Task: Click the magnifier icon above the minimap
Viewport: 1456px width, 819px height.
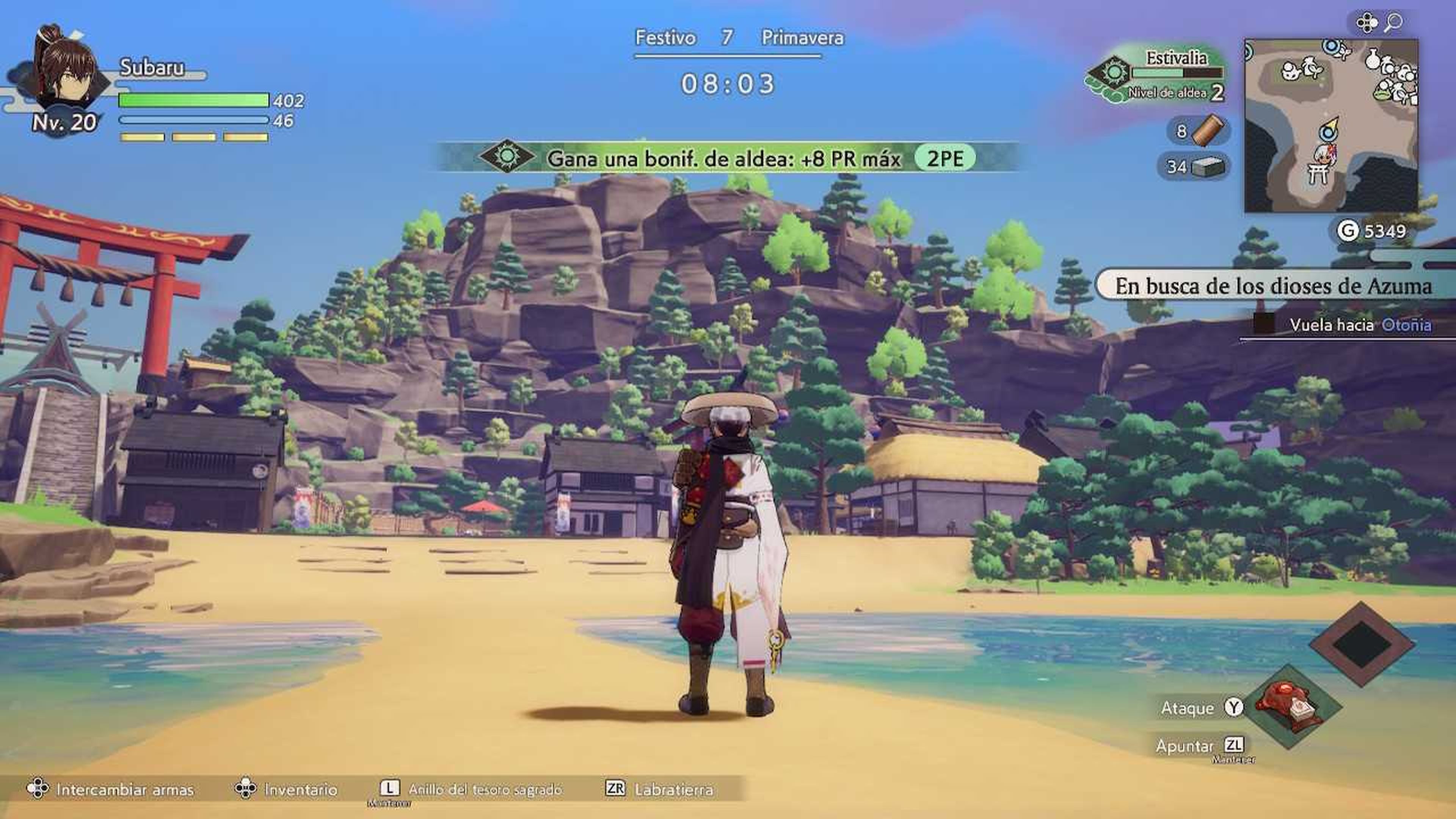Action: point(1394,23)
